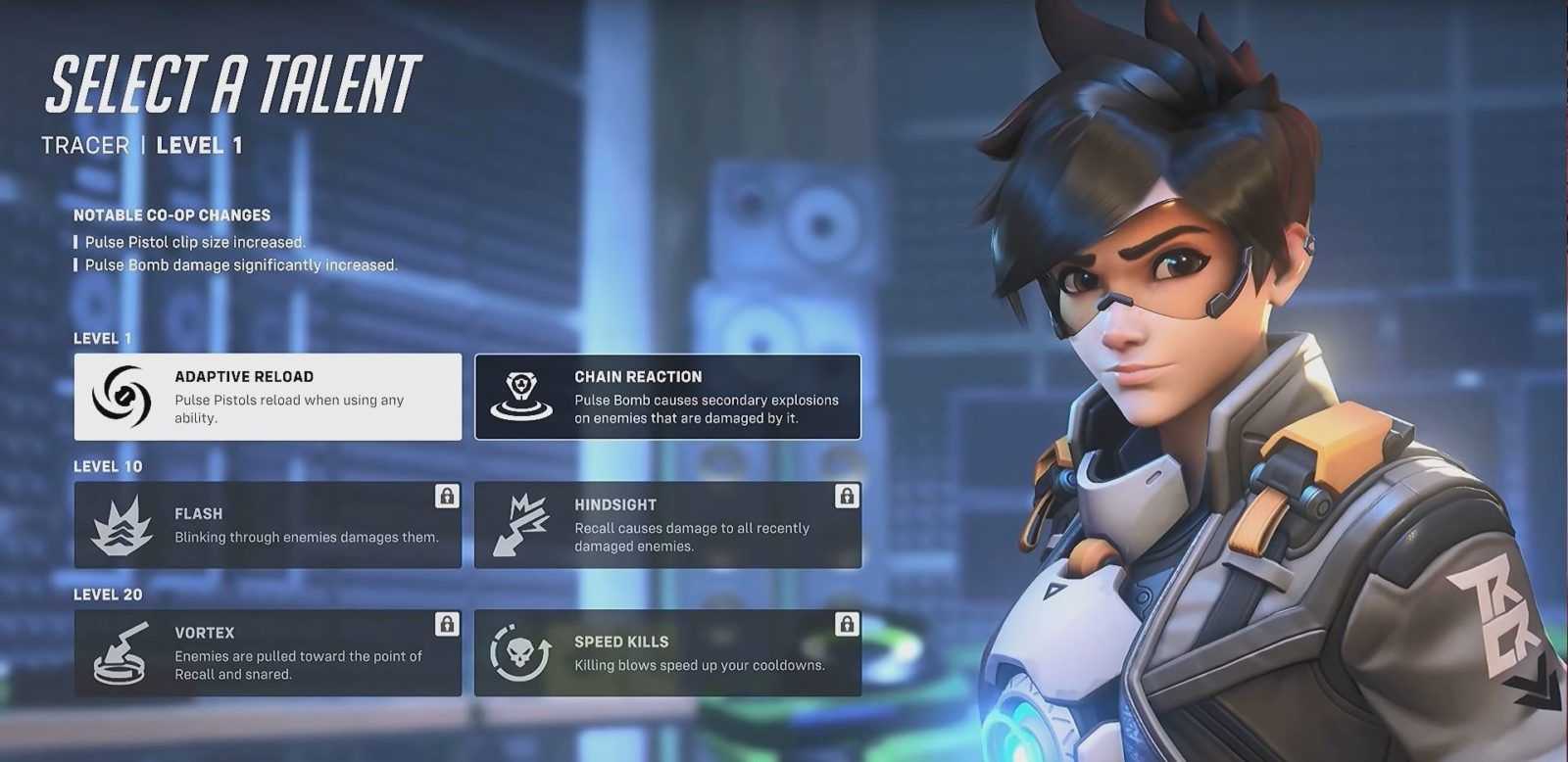Image resolution: width=1568 pixels, height=762 pixels.
Task: Pick the locked Vortex talent card
Action: 268,653
